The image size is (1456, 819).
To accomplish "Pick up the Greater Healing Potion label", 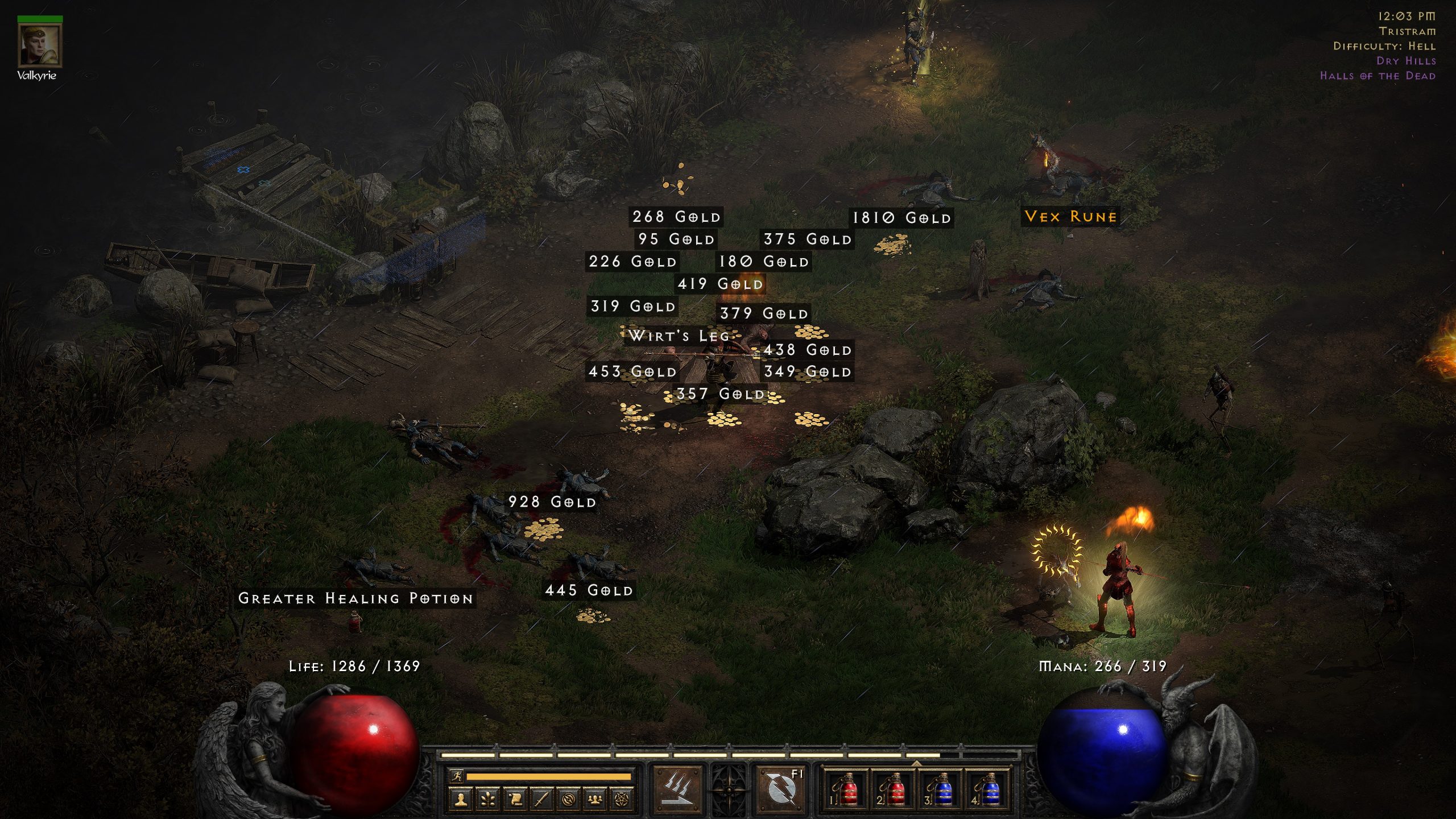I will pyautogui.click(x=355, y=598).
